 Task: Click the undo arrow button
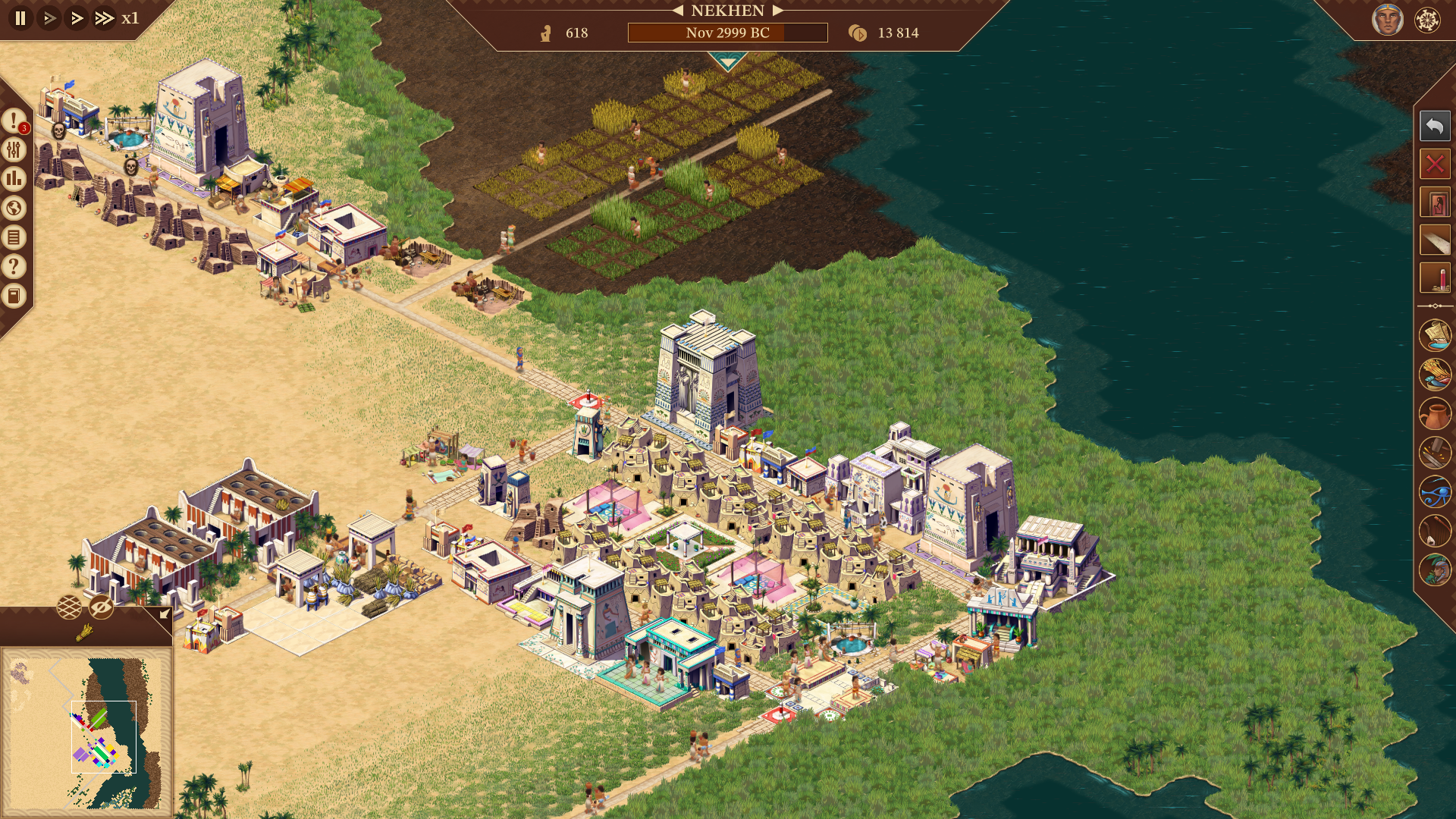pos(1434,126)
